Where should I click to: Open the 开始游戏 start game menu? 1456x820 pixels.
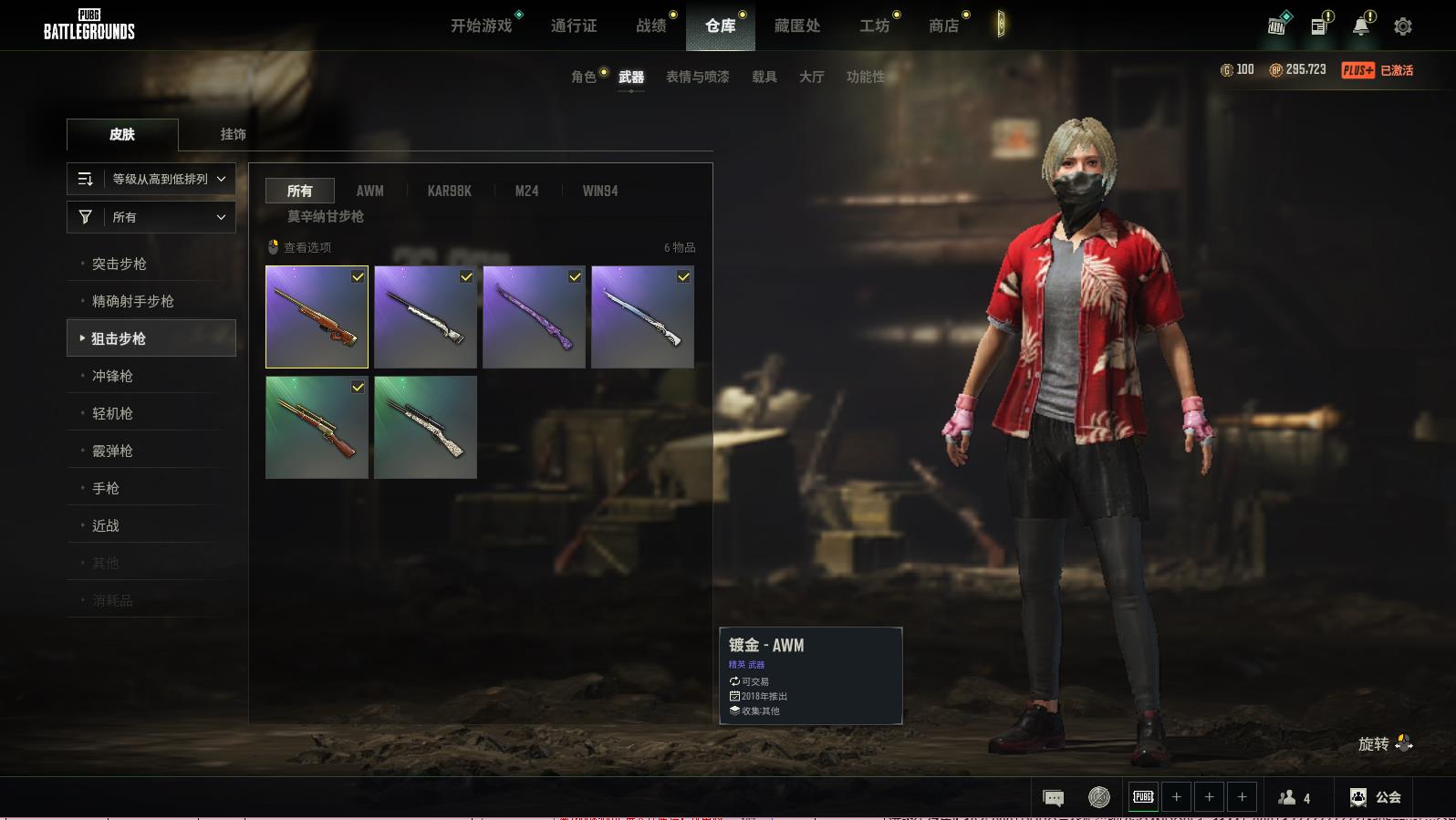[x=481, y=26]
